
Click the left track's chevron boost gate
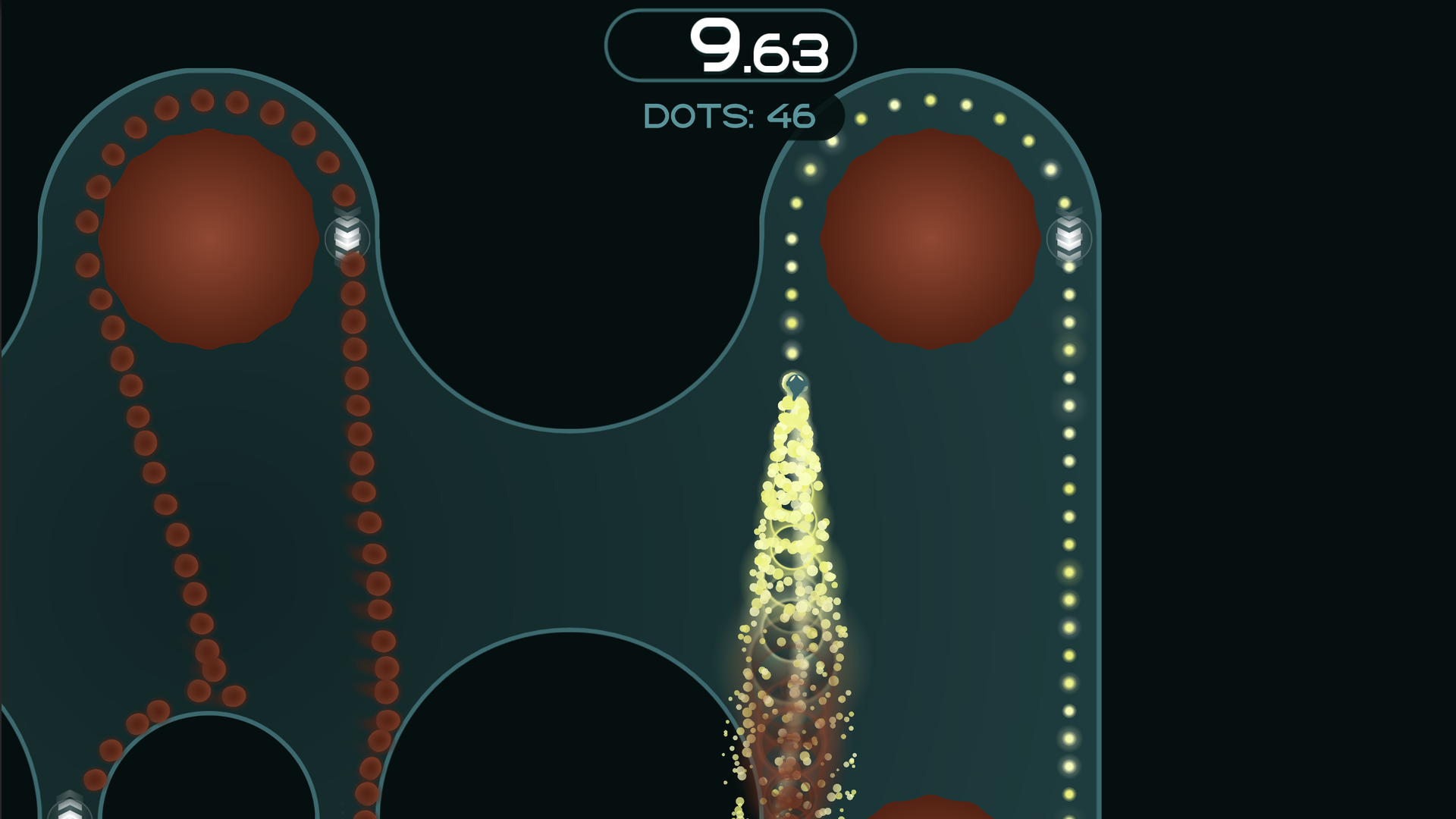click(x=347, y=237)
